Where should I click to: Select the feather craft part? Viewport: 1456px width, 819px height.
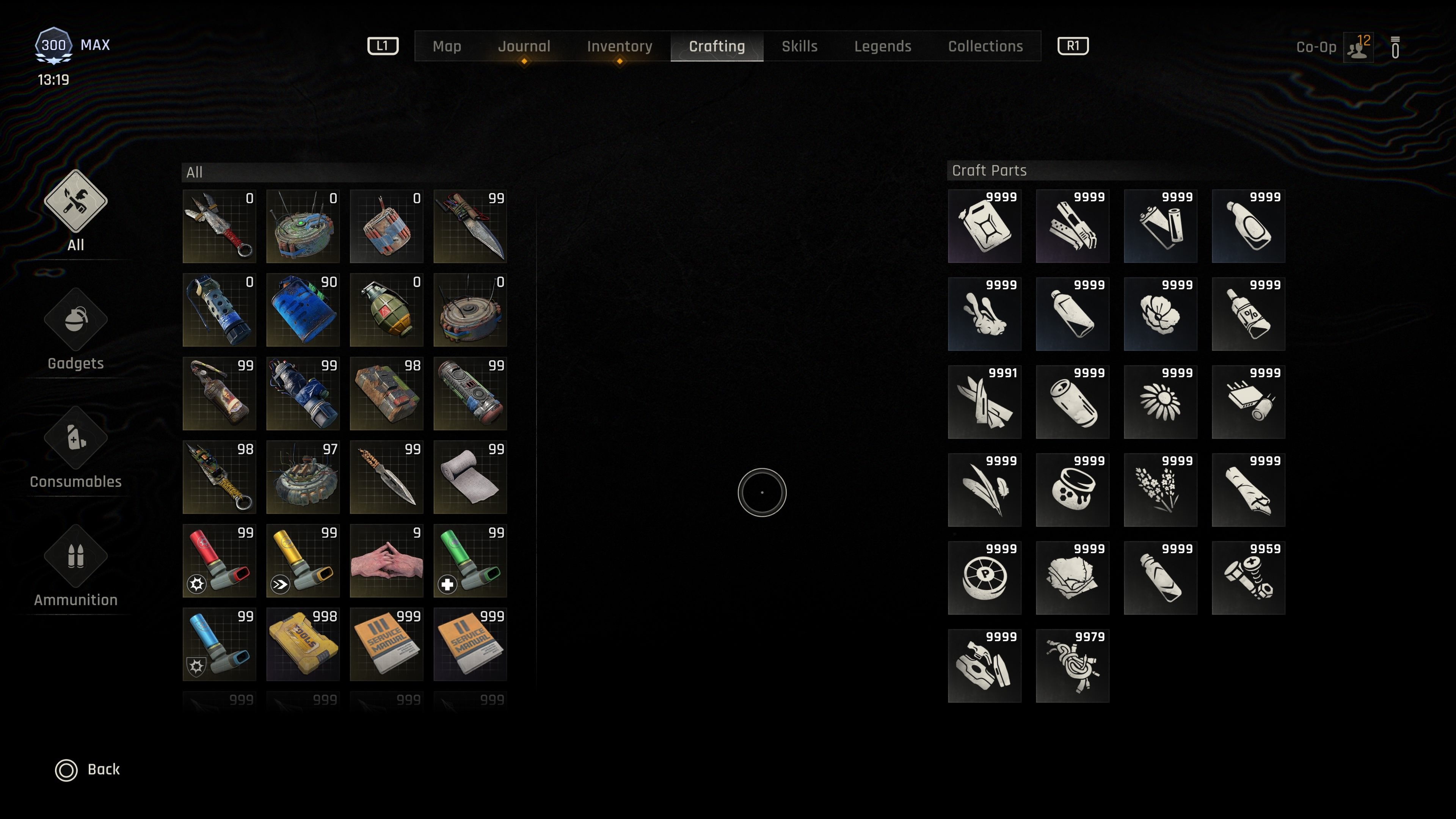pyautogui.click(x=985, y=490)
